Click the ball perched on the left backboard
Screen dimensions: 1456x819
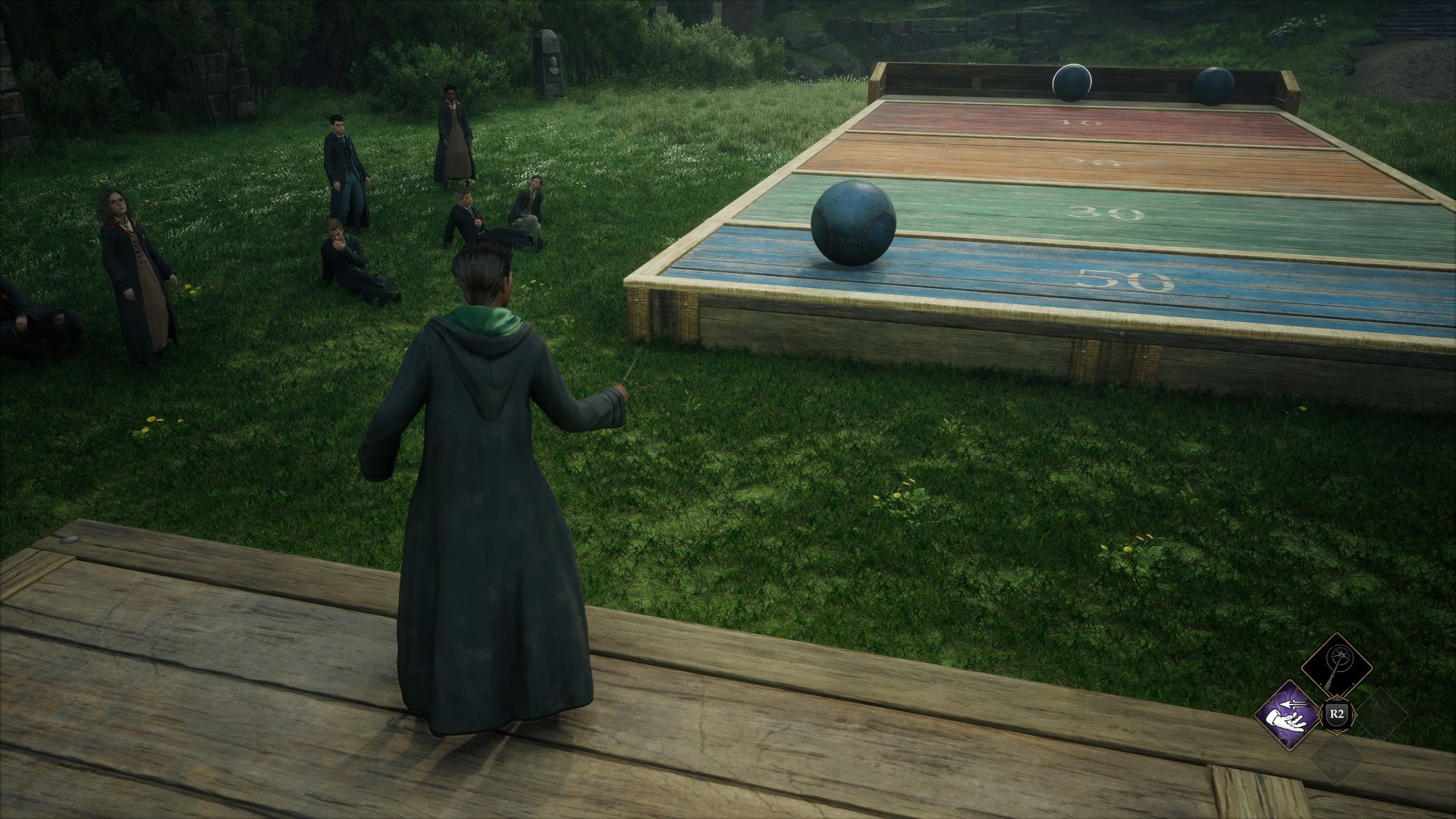point(1072,80)
